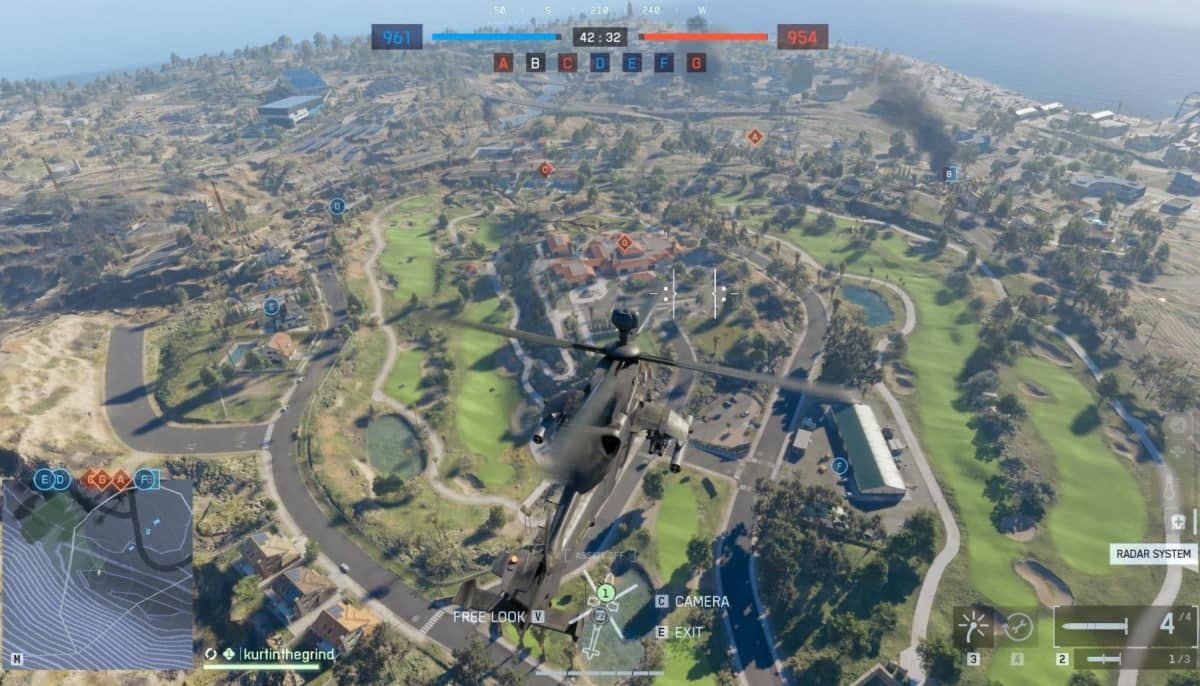Select objective E in the top capture row

(632, 63)
